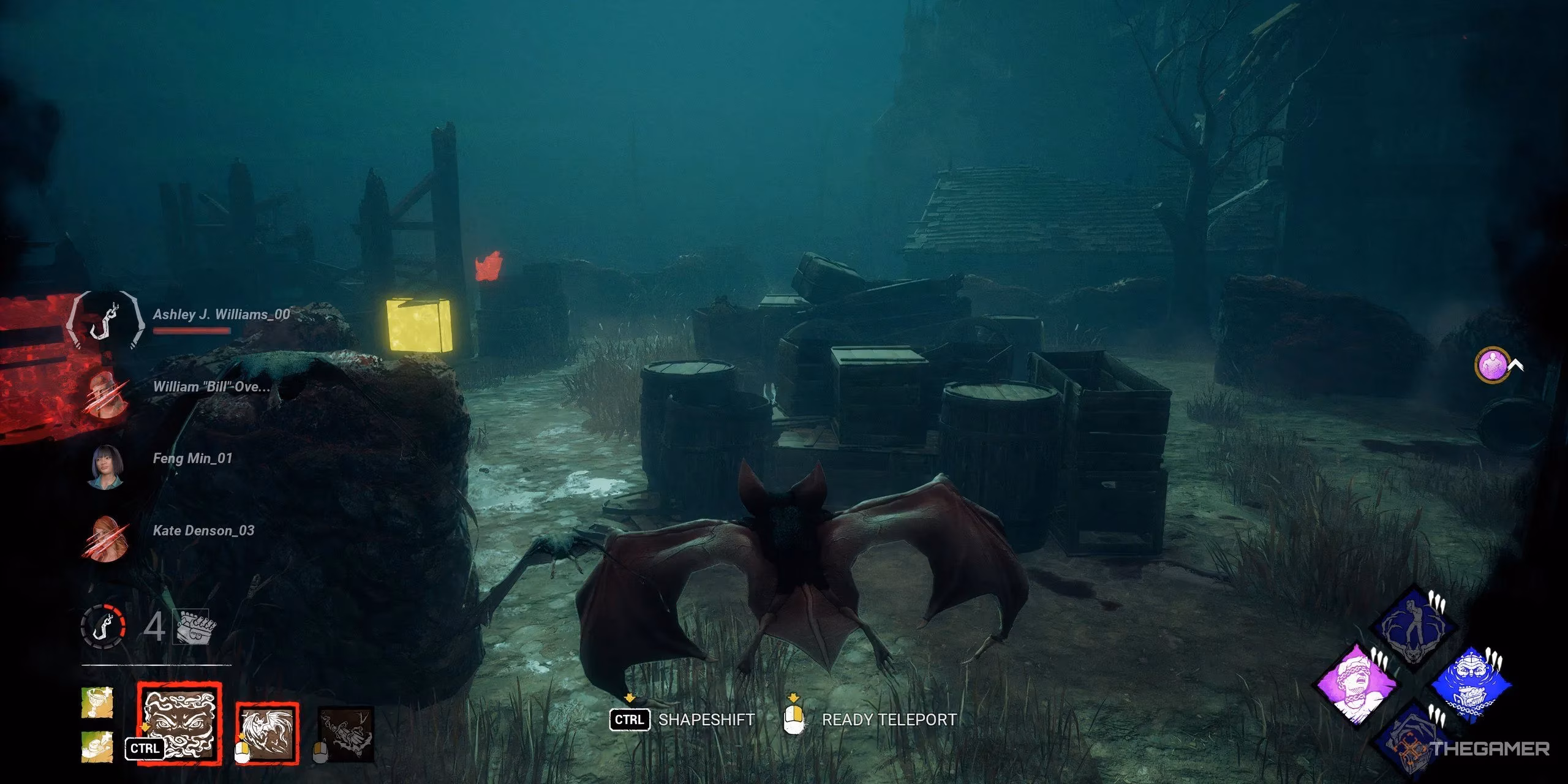Expand the chevron above the purple player status medallion
The width and height of the screenshot is (1568, 784).
pos(1516,365)
